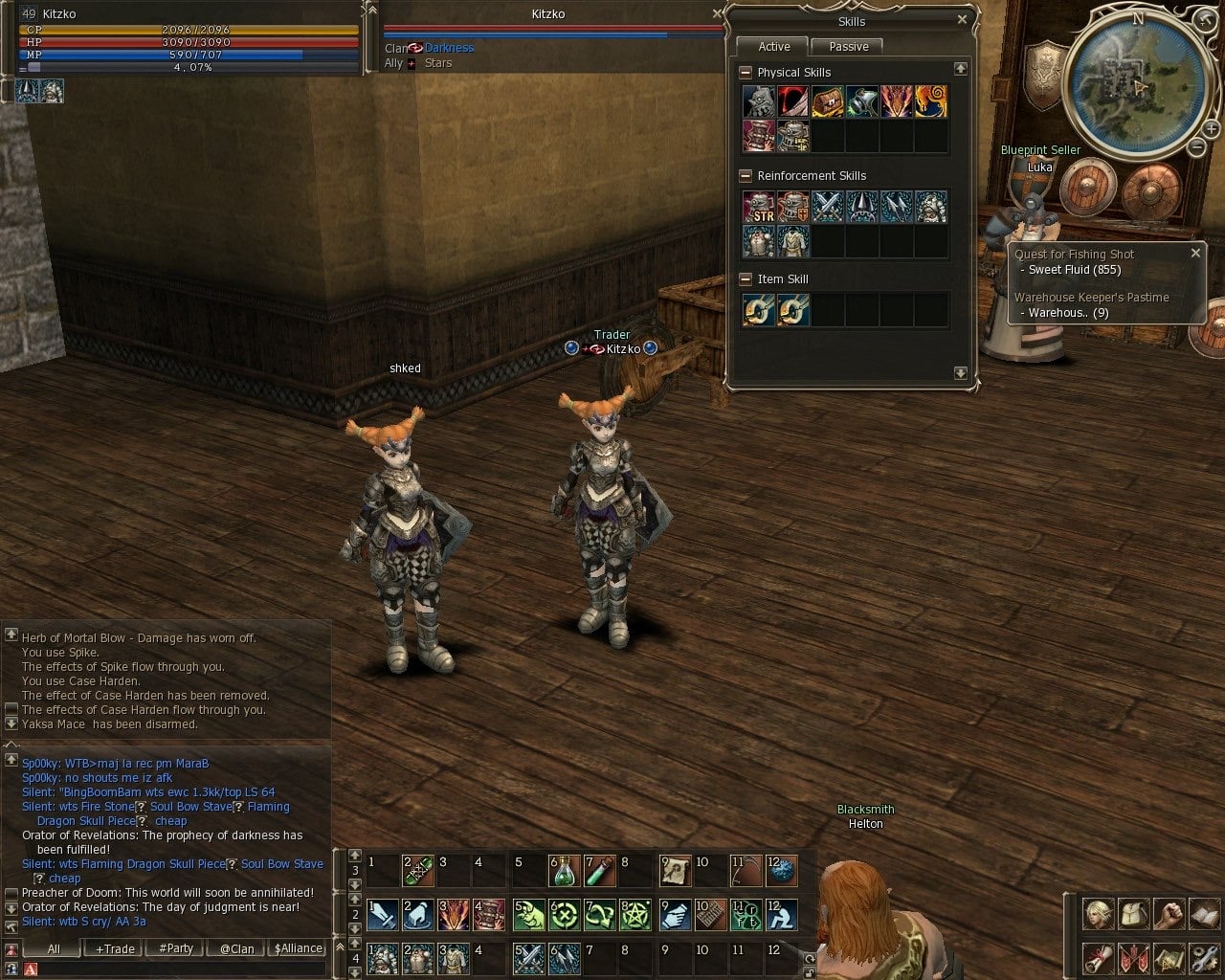
Task: Collapse the Item Skill section
Action: (746, 279)
